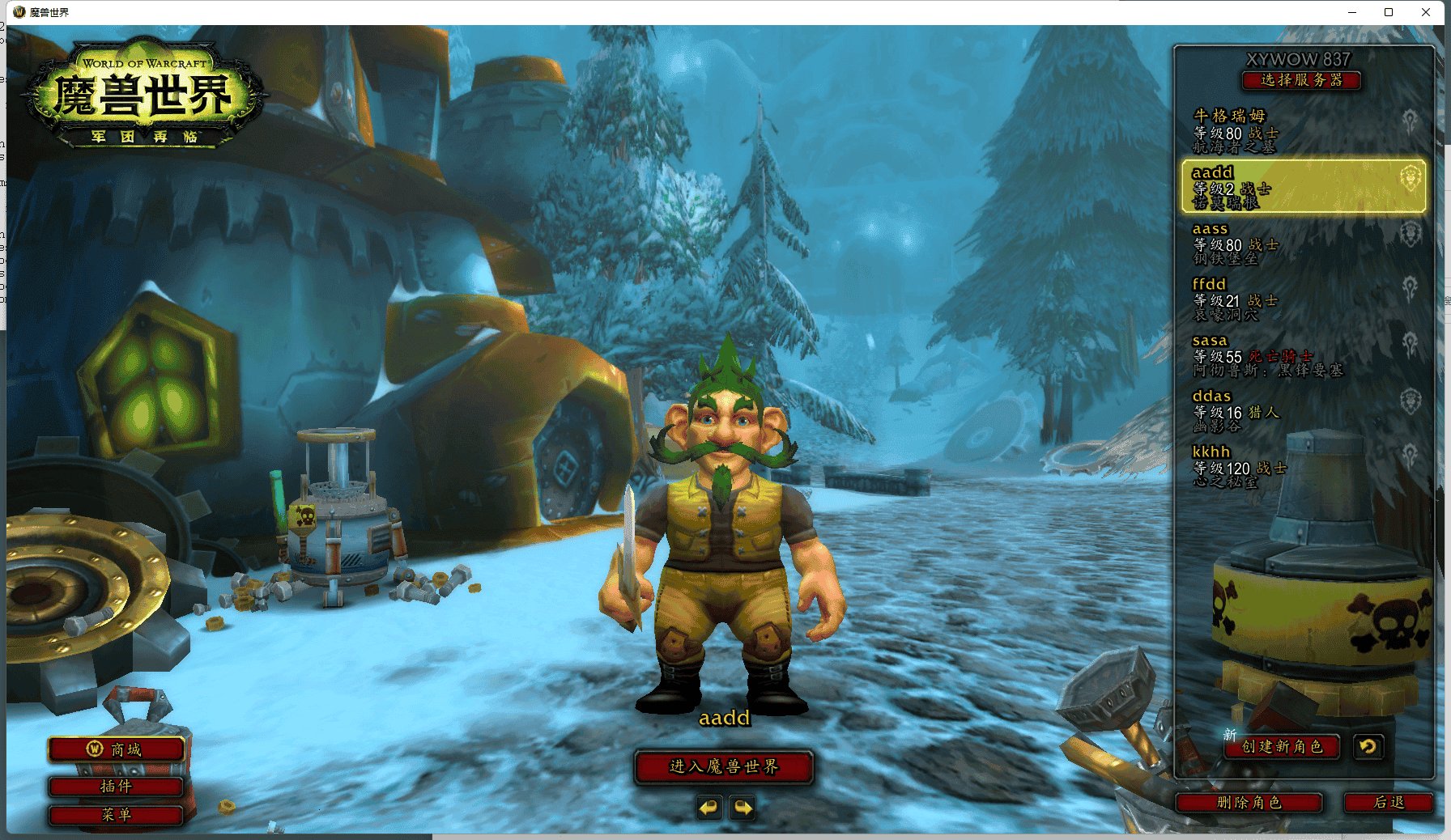This screenshot has width=1451, height=840.
Task: Enter the game with 进入魔兽世界 button
Action: coord(723,767)
